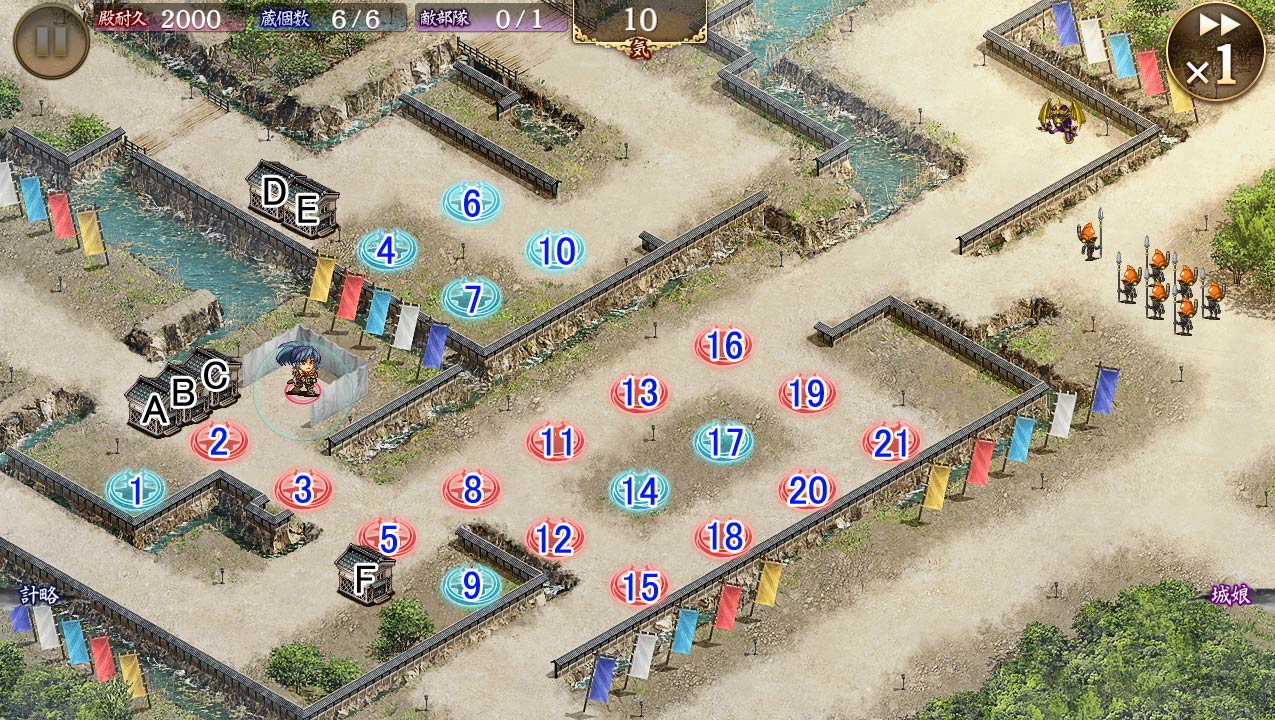This screenshot has height=720, width=1275.
Task: Select the deployed blue-haired castle girl unit
Action: (x=301, y=370)
